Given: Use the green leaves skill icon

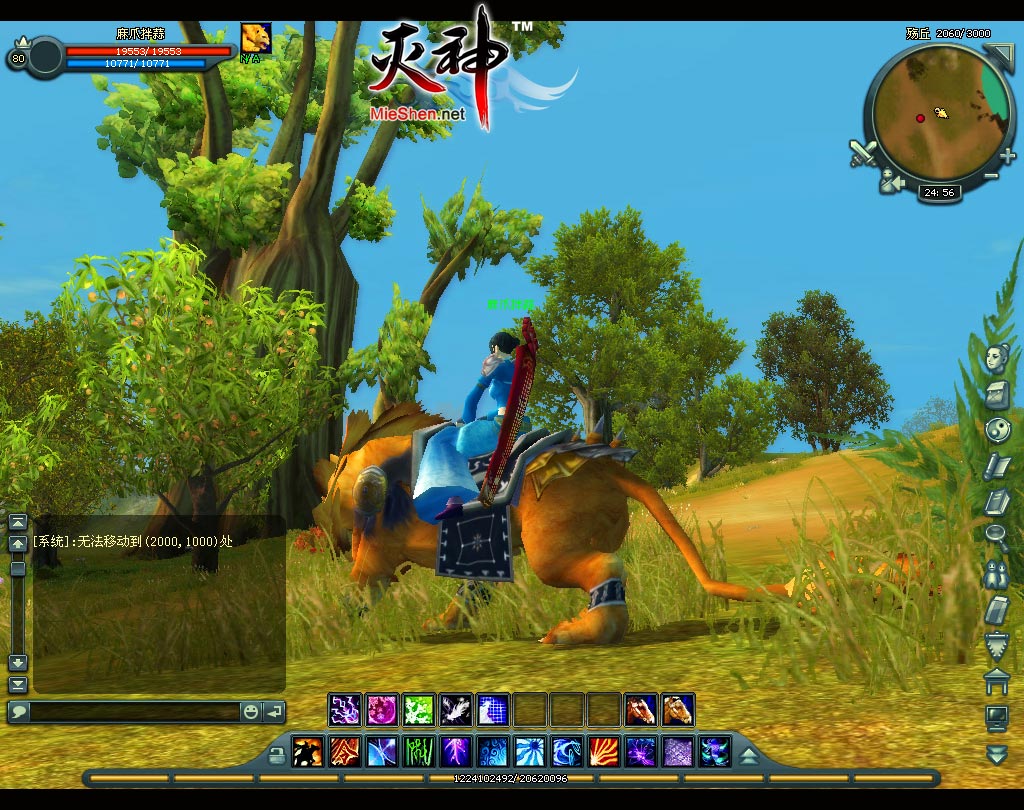Looking at the screenshot, I should 419,710.
